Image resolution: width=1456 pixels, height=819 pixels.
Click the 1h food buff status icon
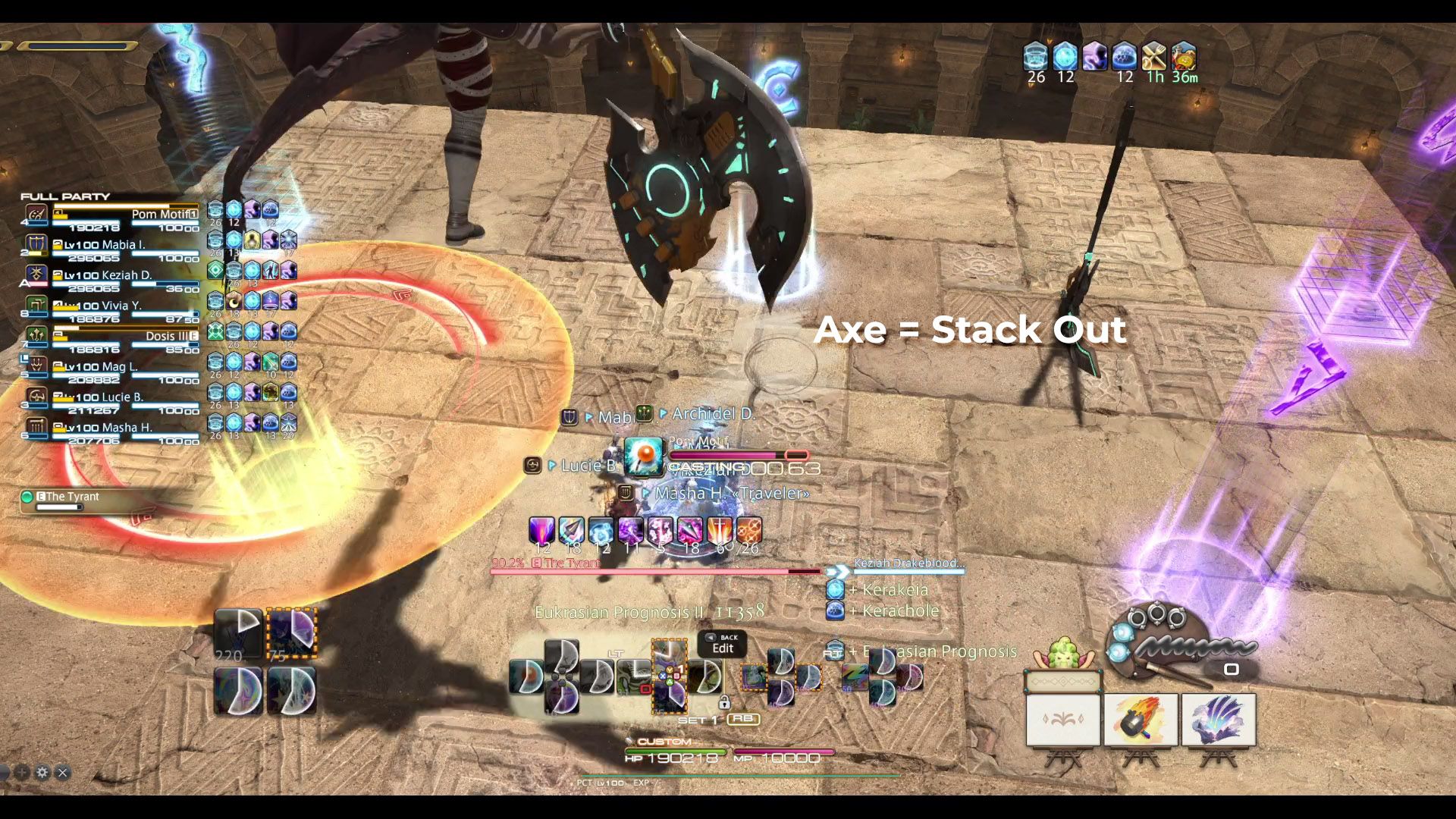click(1154, 57)
